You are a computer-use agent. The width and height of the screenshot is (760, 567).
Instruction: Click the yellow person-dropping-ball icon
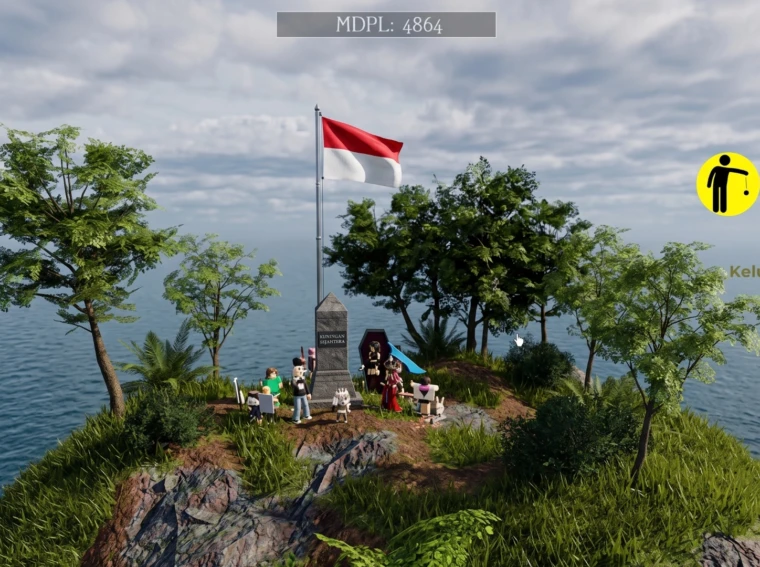pos(727,184)
